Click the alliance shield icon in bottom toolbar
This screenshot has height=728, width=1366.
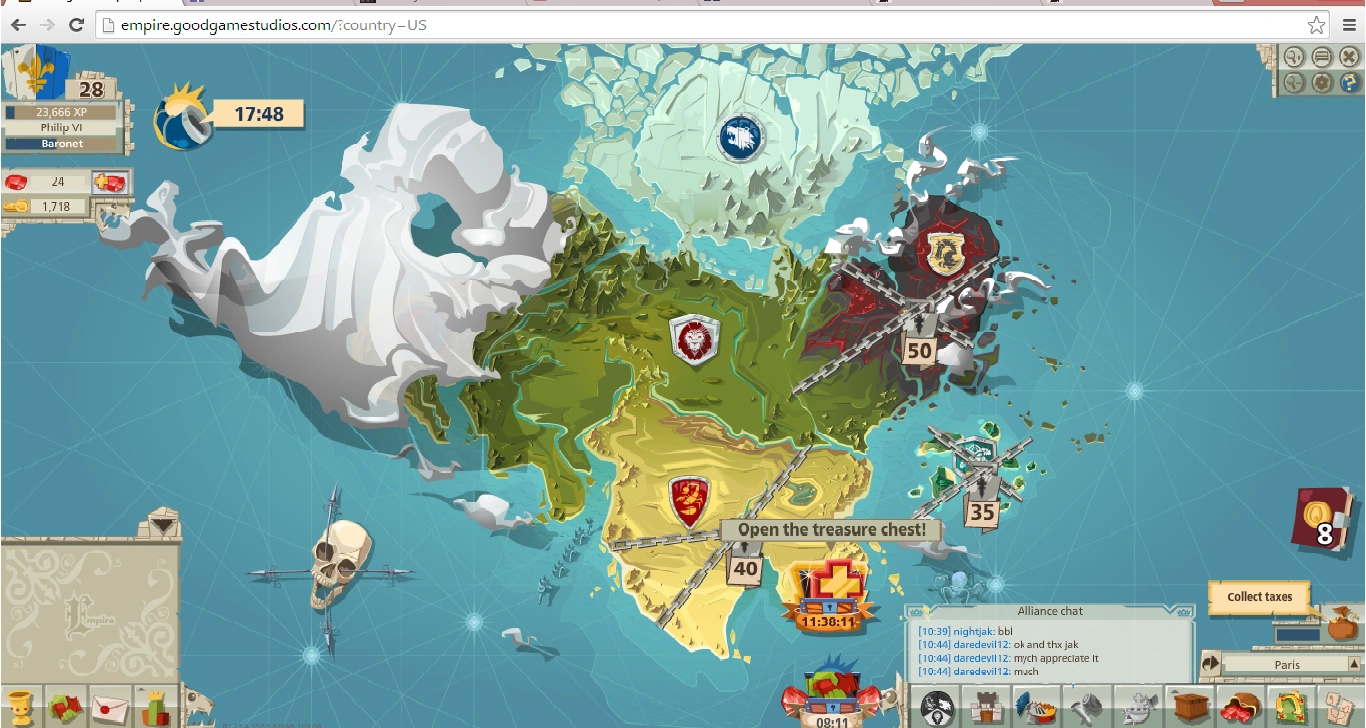point(935,705)
